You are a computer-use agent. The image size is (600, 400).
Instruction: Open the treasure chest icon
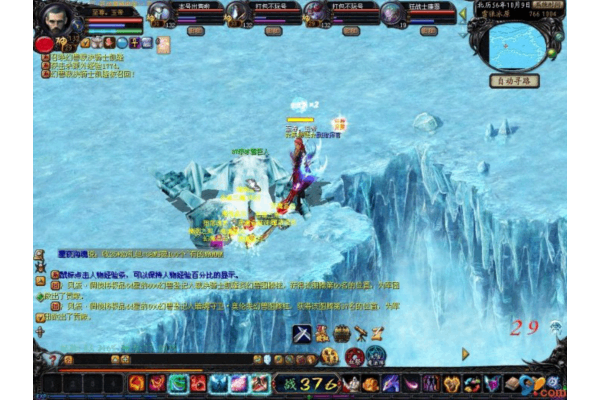[343, 333]
